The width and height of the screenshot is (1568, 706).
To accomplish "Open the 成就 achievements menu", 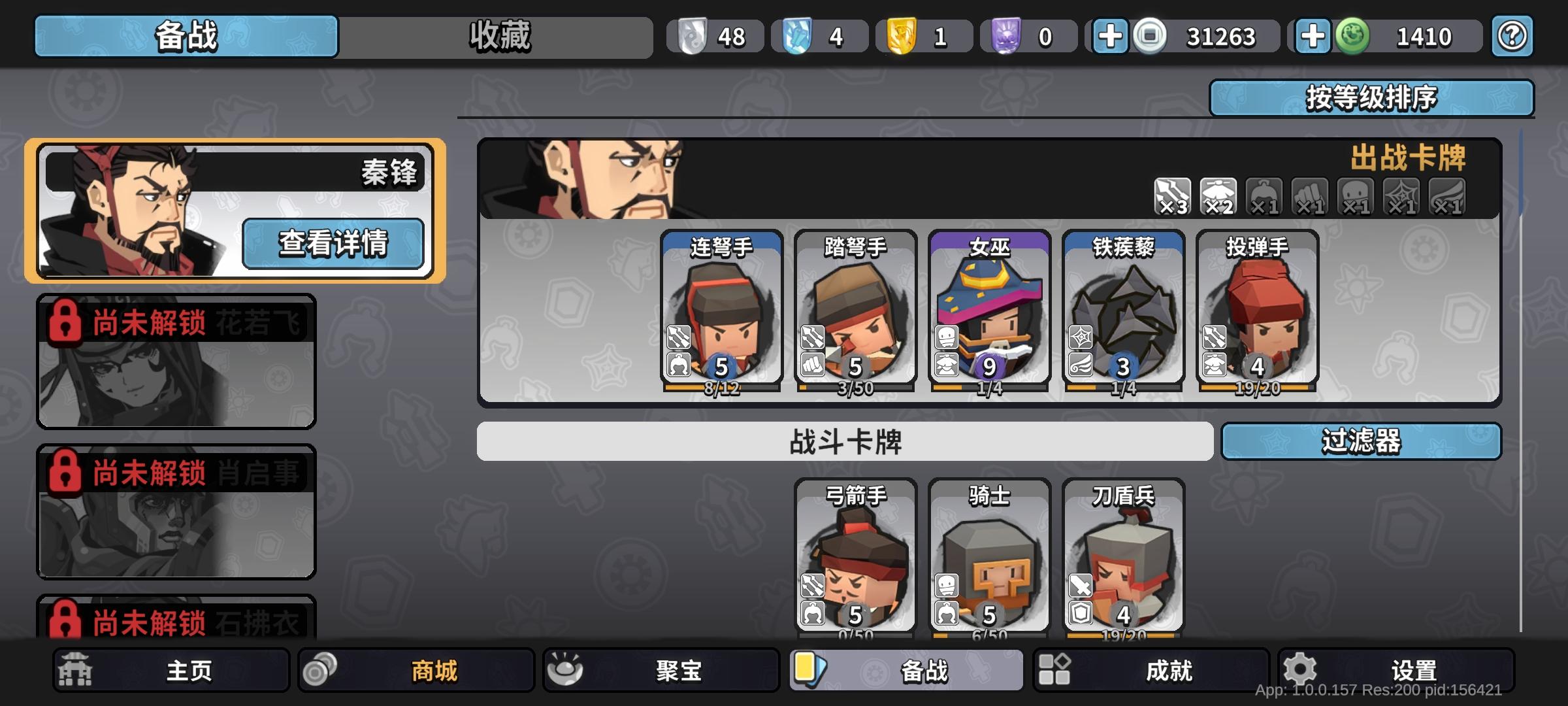I will click(1150, 670).
